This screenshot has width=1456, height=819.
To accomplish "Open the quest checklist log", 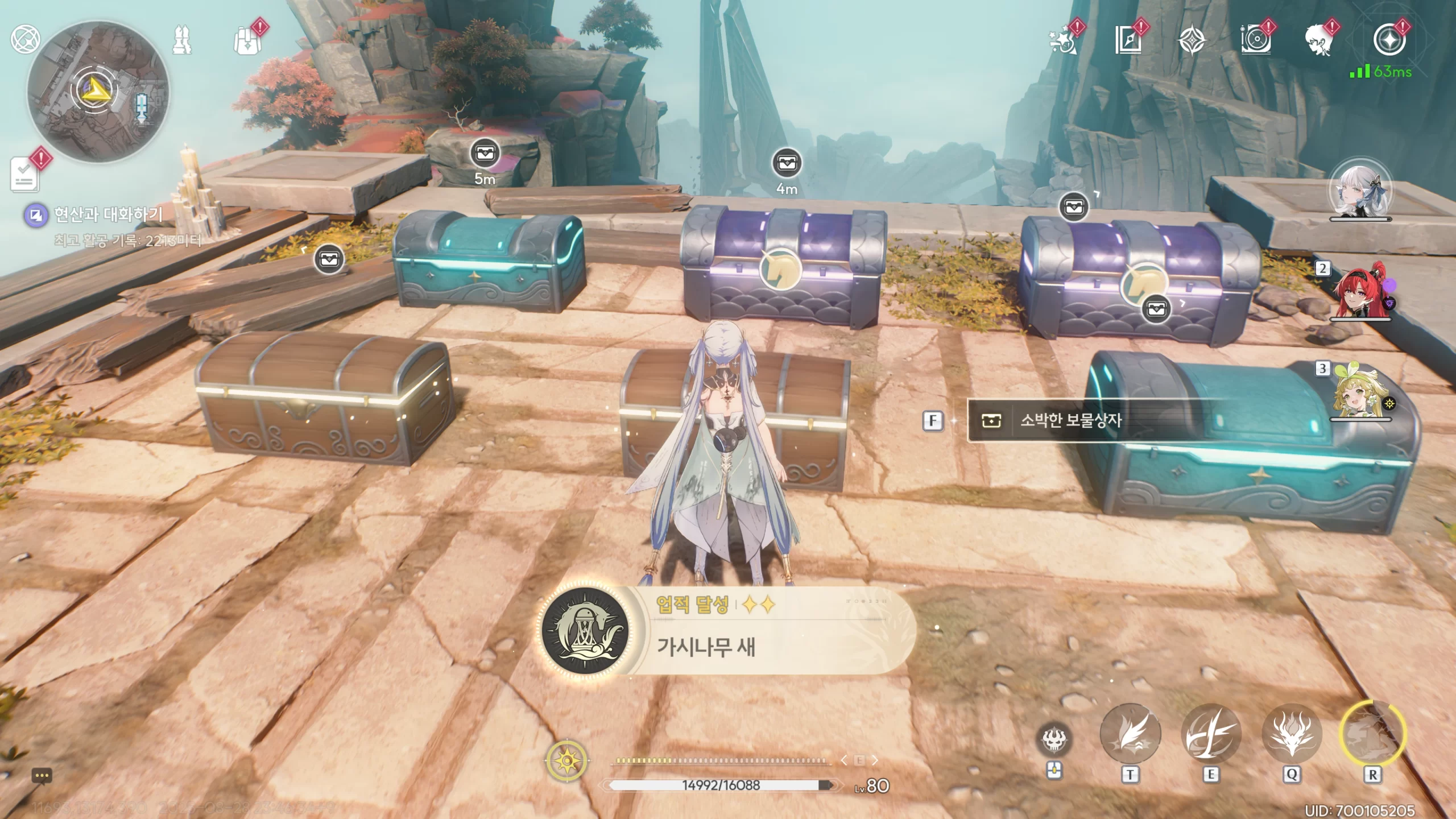I will [x=25, y=175].
